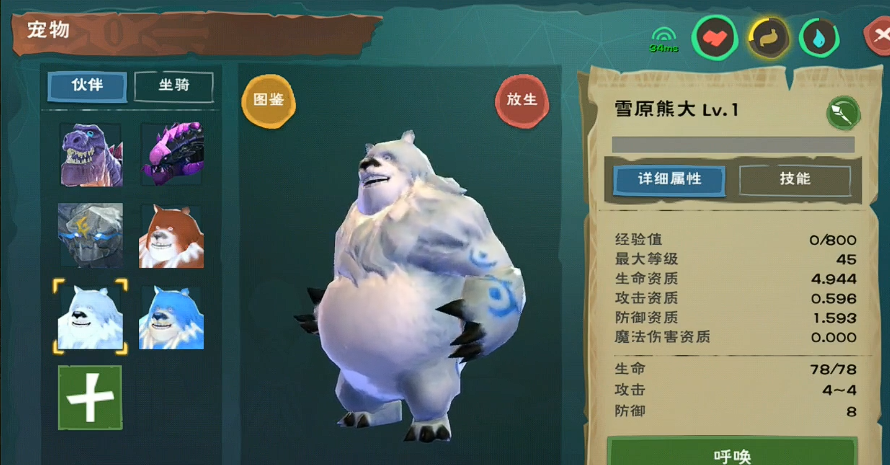
Task: Summon the pet with the 呼唤 button
Action: [x=732, y=453]
